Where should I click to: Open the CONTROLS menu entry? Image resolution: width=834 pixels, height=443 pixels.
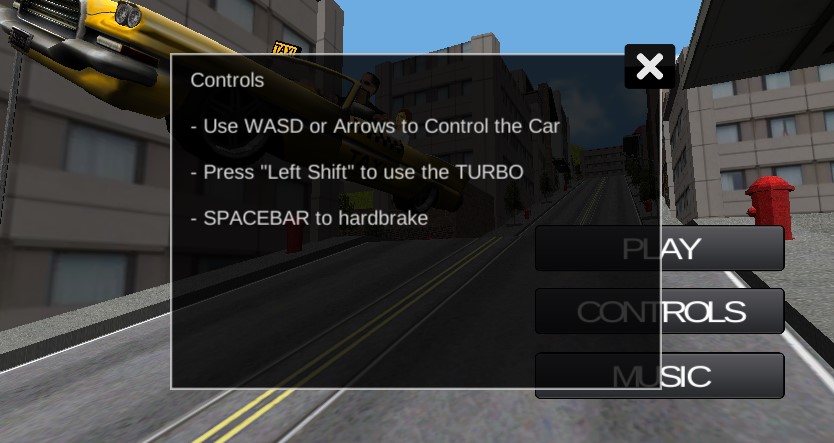pyautogui.click(x=722, y=312)
